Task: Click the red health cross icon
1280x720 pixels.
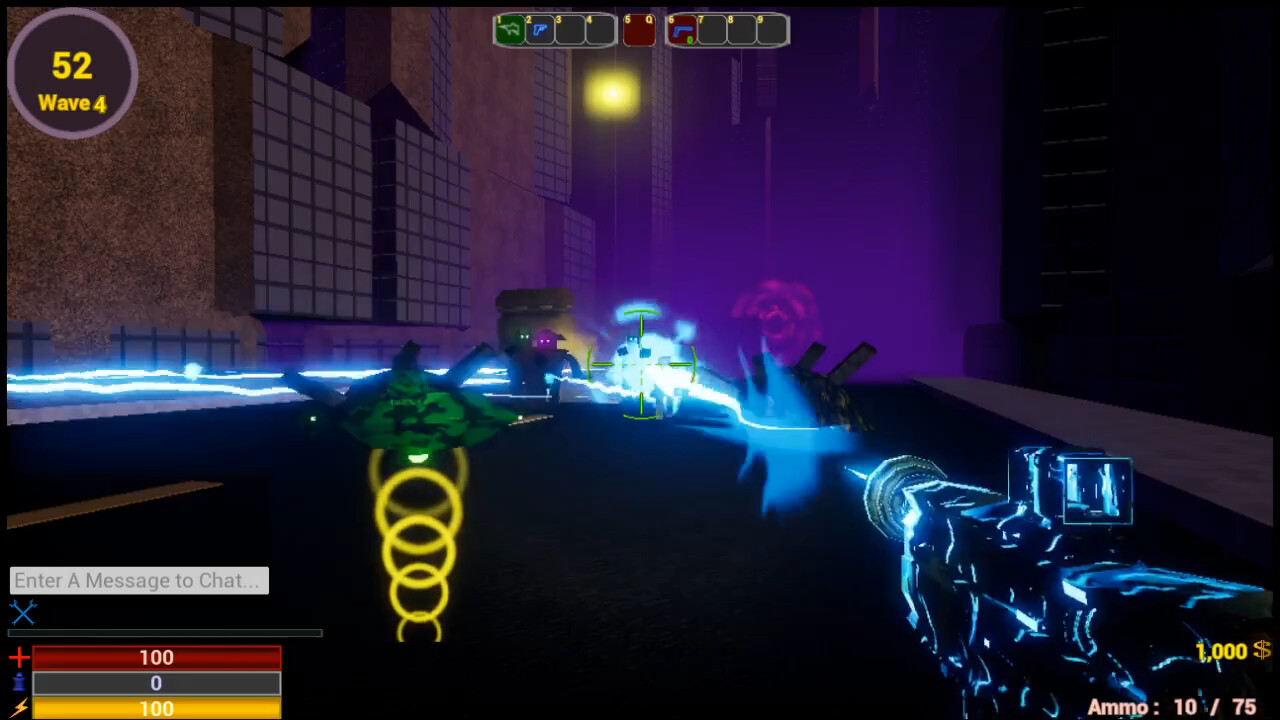Action: point(18,657)
